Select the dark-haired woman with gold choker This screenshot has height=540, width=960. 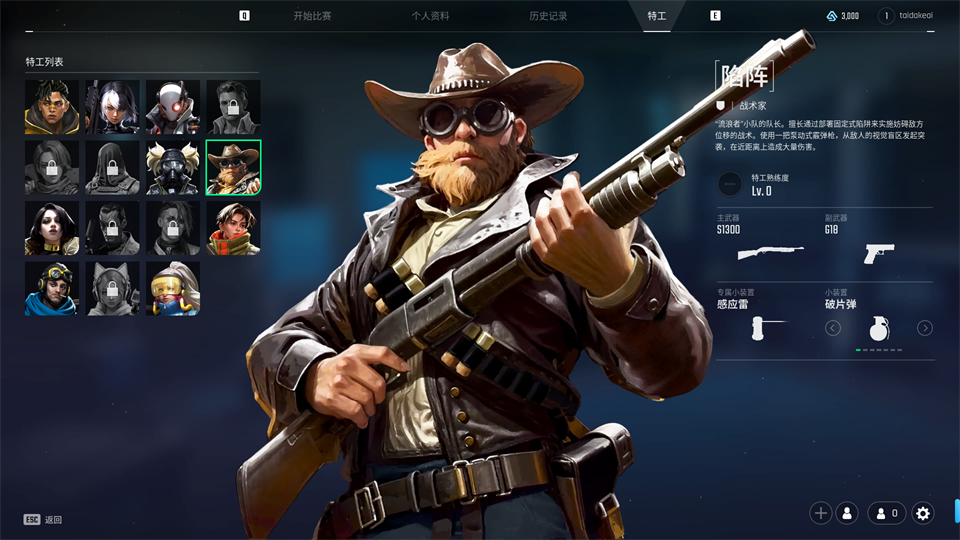coord(52,228)
